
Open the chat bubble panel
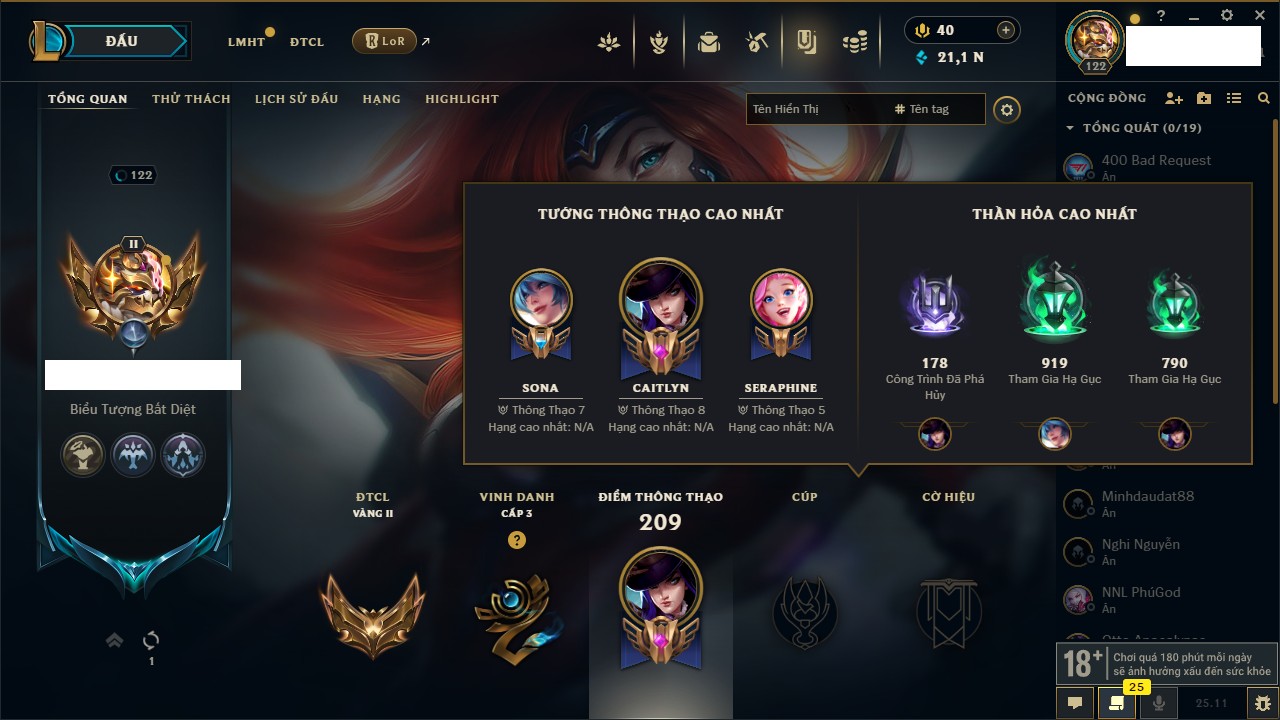tap(1075, 703)
